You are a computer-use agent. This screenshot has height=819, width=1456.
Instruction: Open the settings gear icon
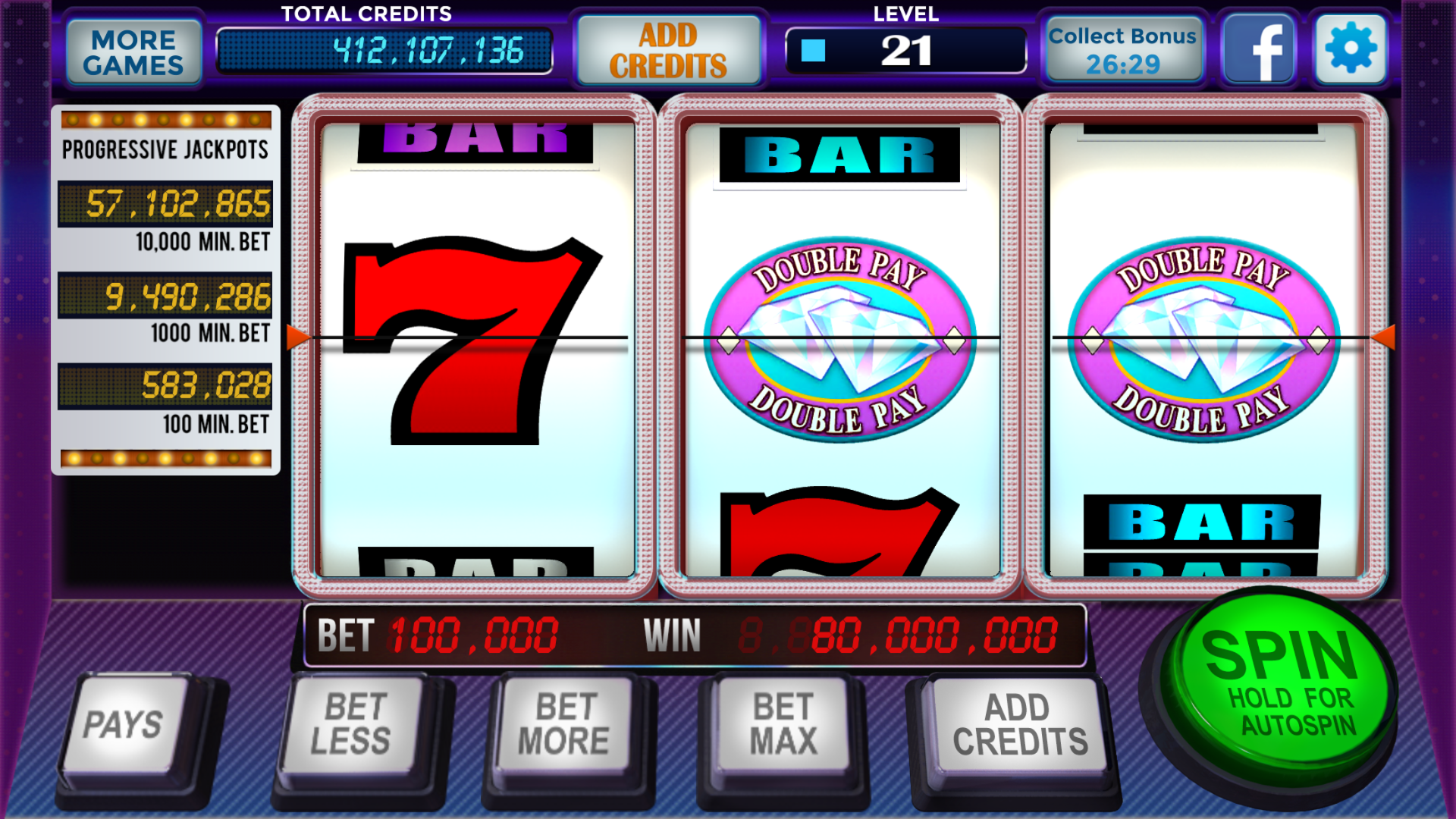(x=1349, y=48)
